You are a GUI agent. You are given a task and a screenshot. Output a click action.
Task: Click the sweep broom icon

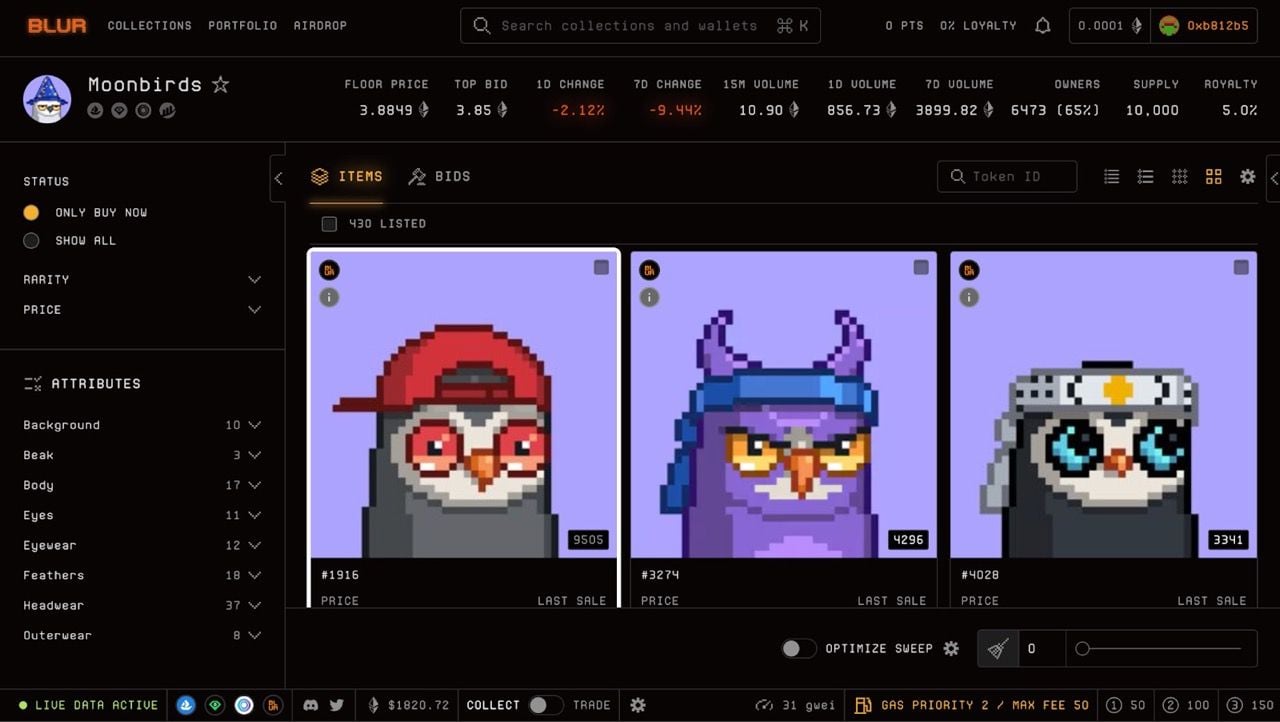996,648
